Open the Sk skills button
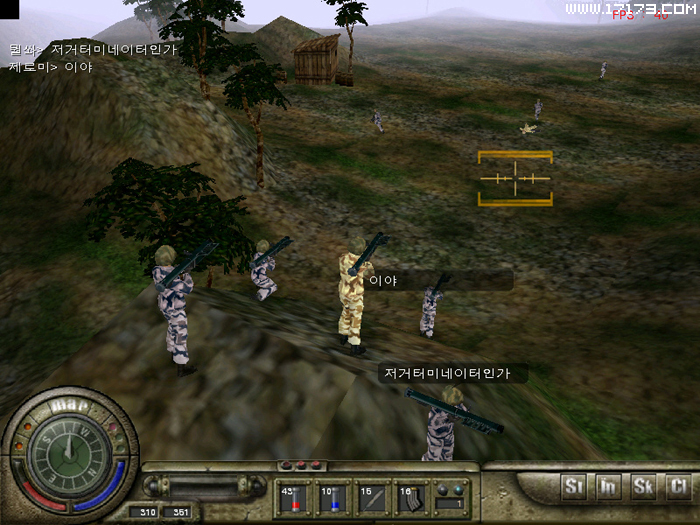 click(643, 487)
